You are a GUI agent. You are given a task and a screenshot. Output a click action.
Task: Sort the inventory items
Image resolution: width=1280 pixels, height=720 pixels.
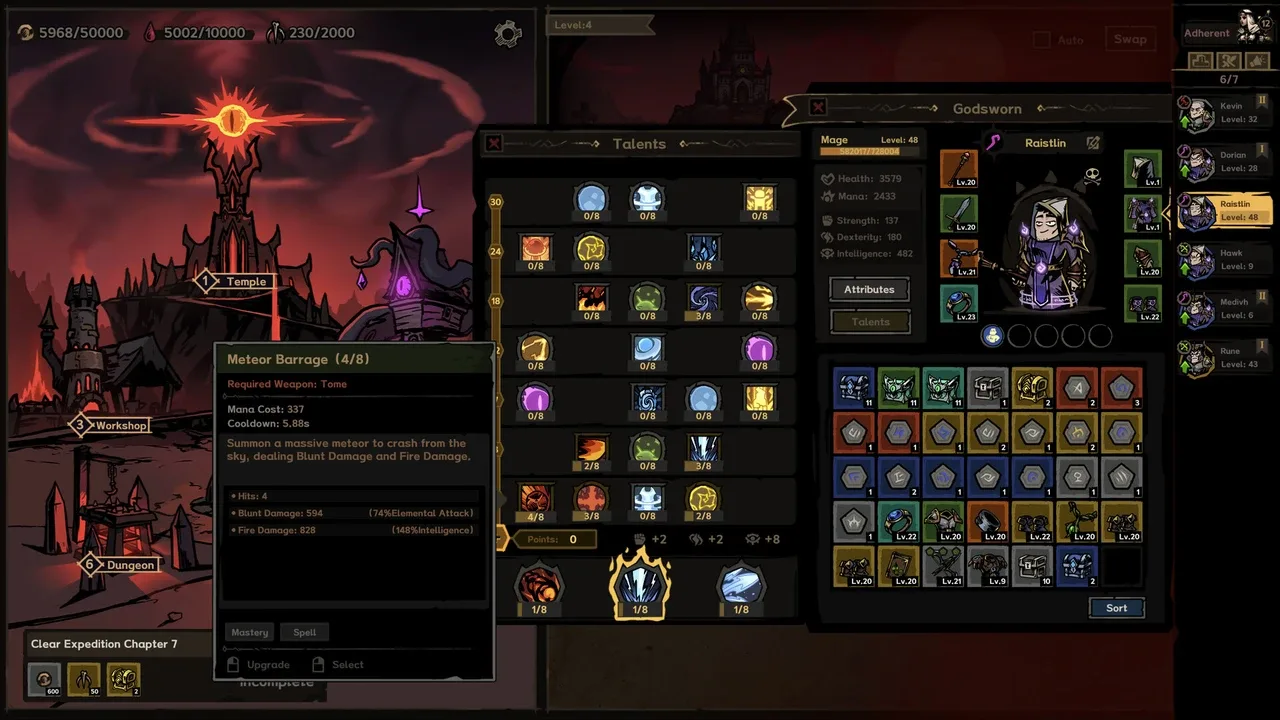click(1116, 608)
